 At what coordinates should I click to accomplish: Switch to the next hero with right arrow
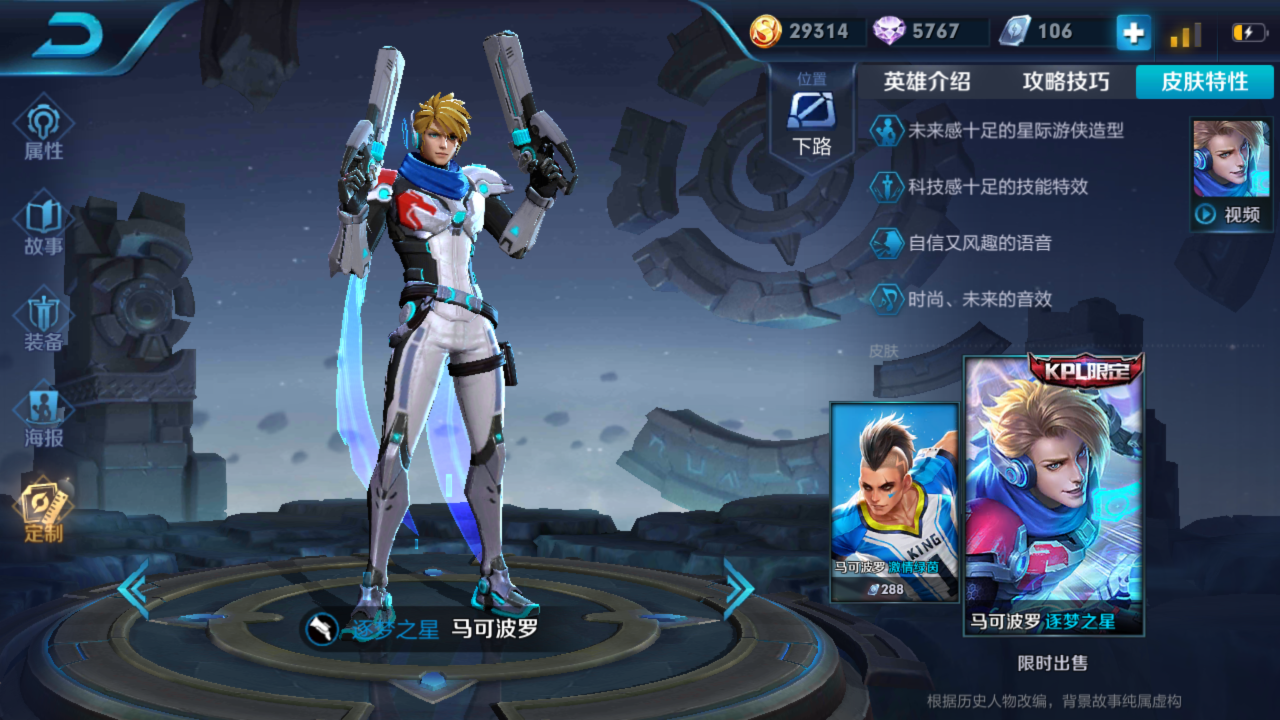[738, 590]
